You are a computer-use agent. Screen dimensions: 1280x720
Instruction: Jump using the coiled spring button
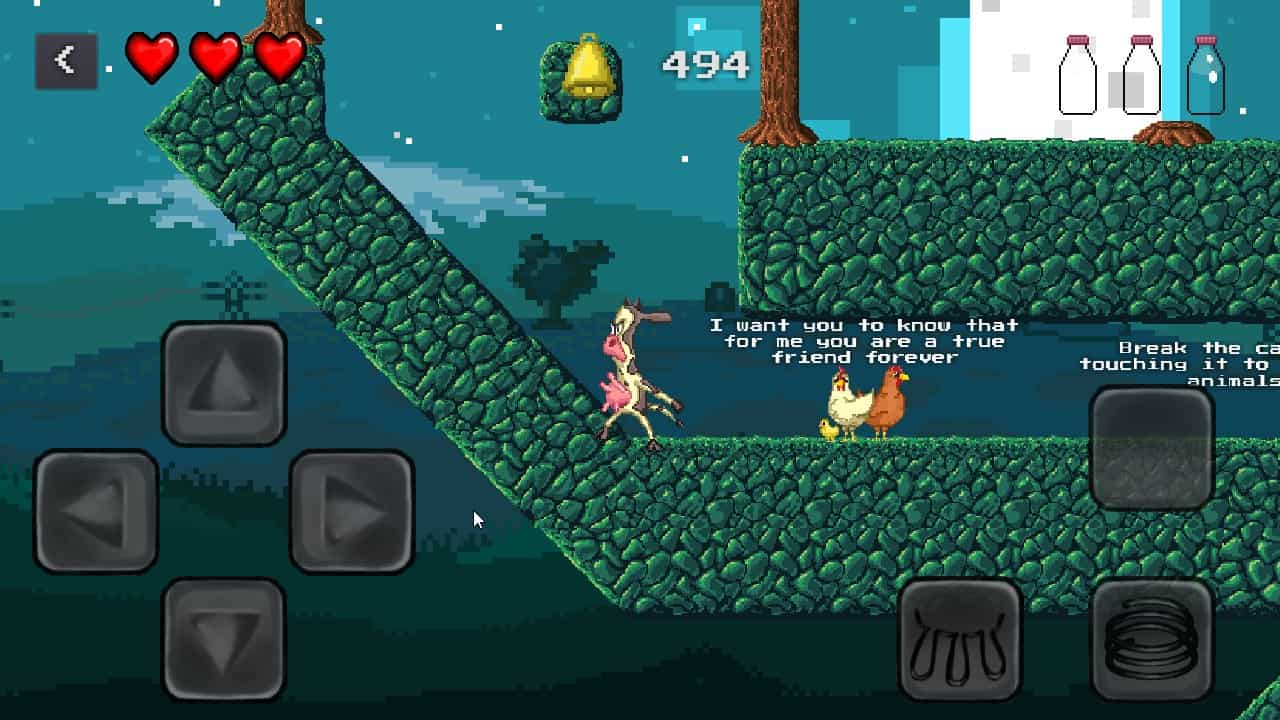click(x=1152, y=639)
